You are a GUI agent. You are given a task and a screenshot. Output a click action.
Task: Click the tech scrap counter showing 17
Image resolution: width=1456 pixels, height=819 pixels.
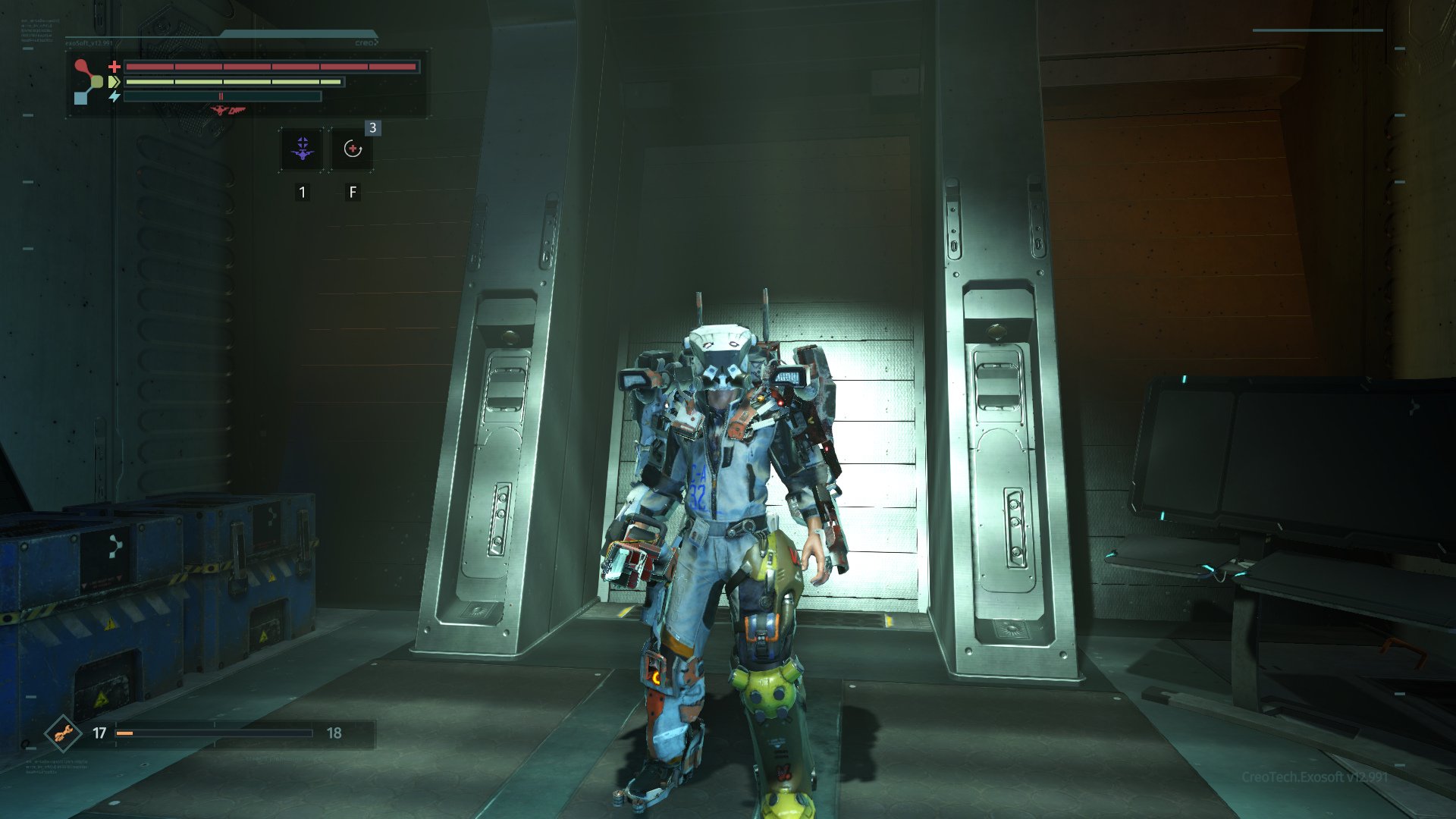coord(99,732)
